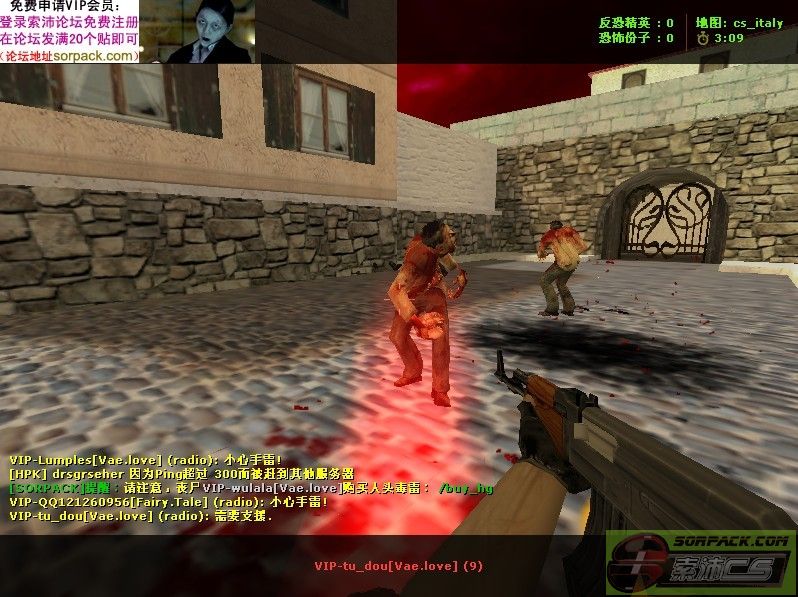The width and height of the screenshot is (798, 597).
Task: Click the green /buy_hg chat command
Action: (x=466, y=488)
